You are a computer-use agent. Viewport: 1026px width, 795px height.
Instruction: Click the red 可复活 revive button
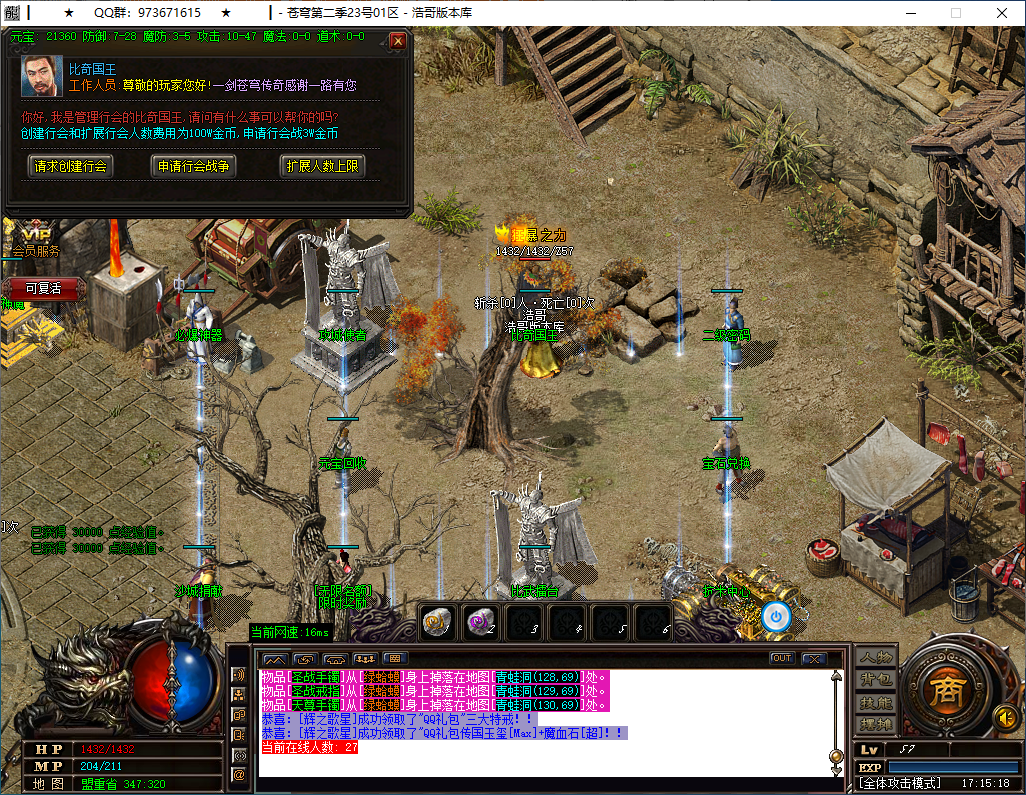point(43,288)
